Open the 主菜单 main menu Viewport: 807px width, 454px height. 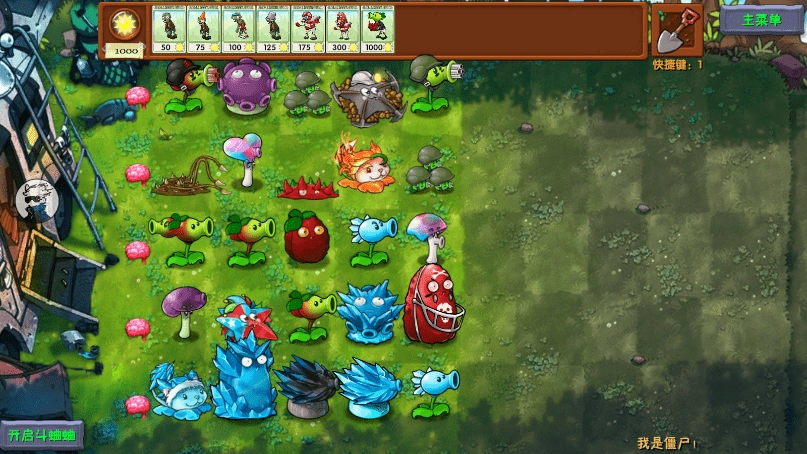coord(760,19)
